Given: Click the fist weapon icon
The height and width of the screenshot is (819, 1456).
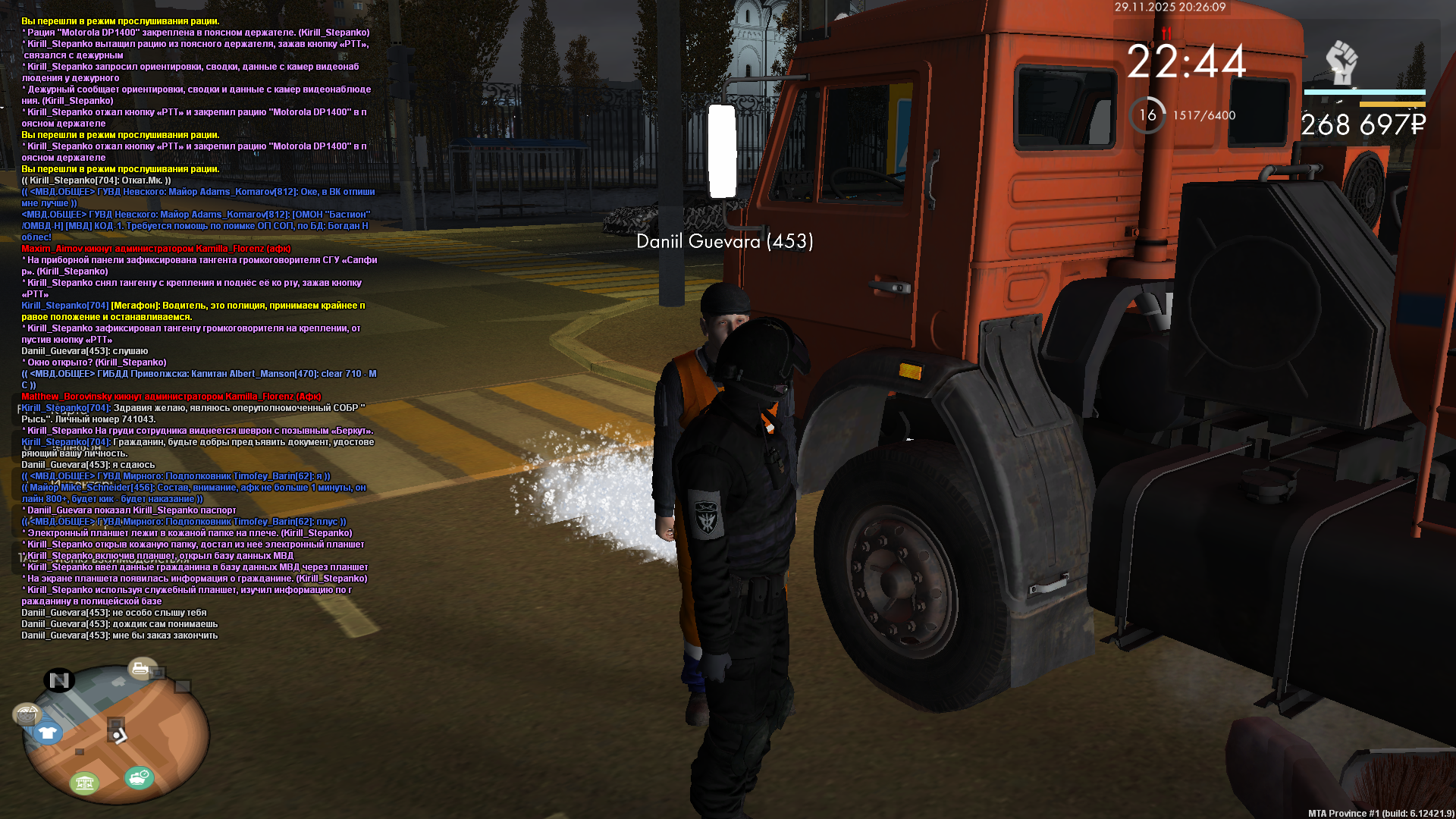Looking at the screenshot, I should pos(1341,63).
